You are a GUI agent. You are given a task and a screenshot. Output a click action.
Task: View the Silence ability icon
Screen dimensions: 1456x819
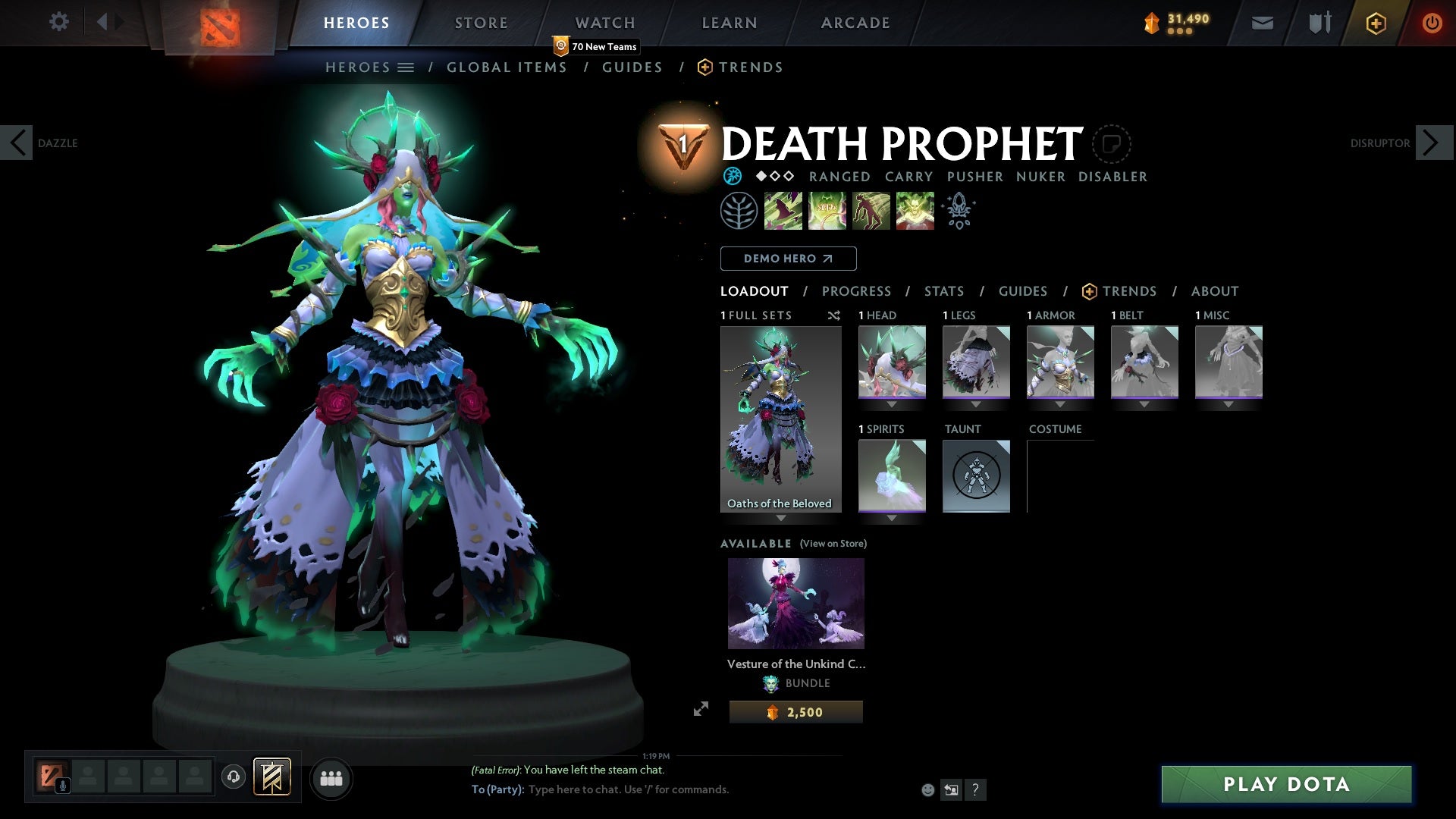click(x=827, y=211)
